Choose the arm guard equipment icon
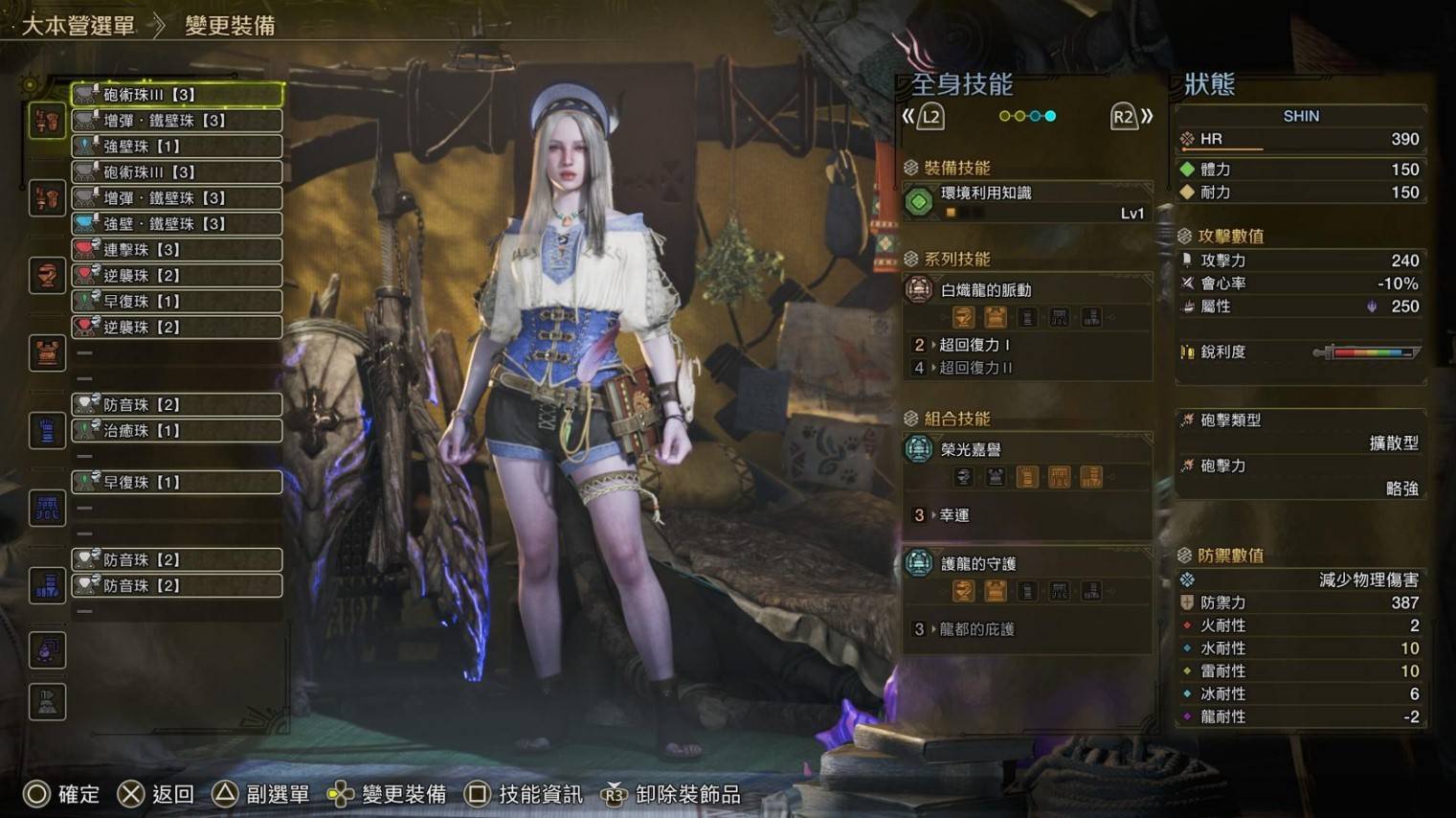1456x818 pixels. point(47,431)
